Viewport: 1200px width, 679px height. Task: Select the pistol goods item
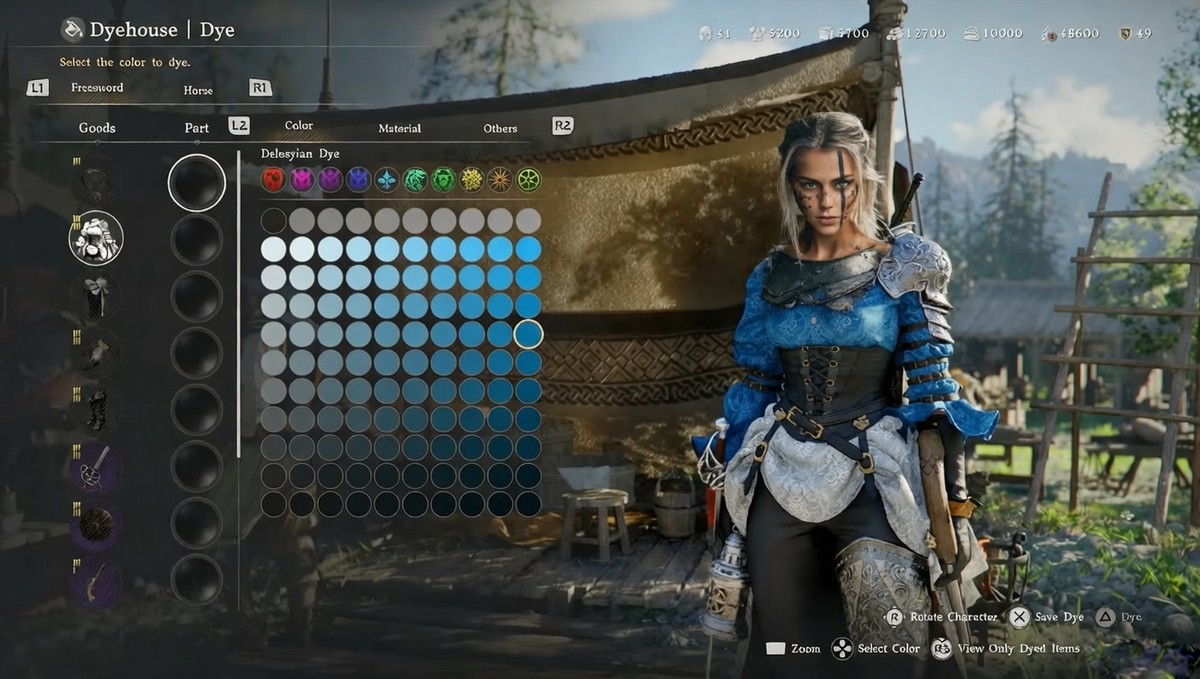click(x=96, y=581)
